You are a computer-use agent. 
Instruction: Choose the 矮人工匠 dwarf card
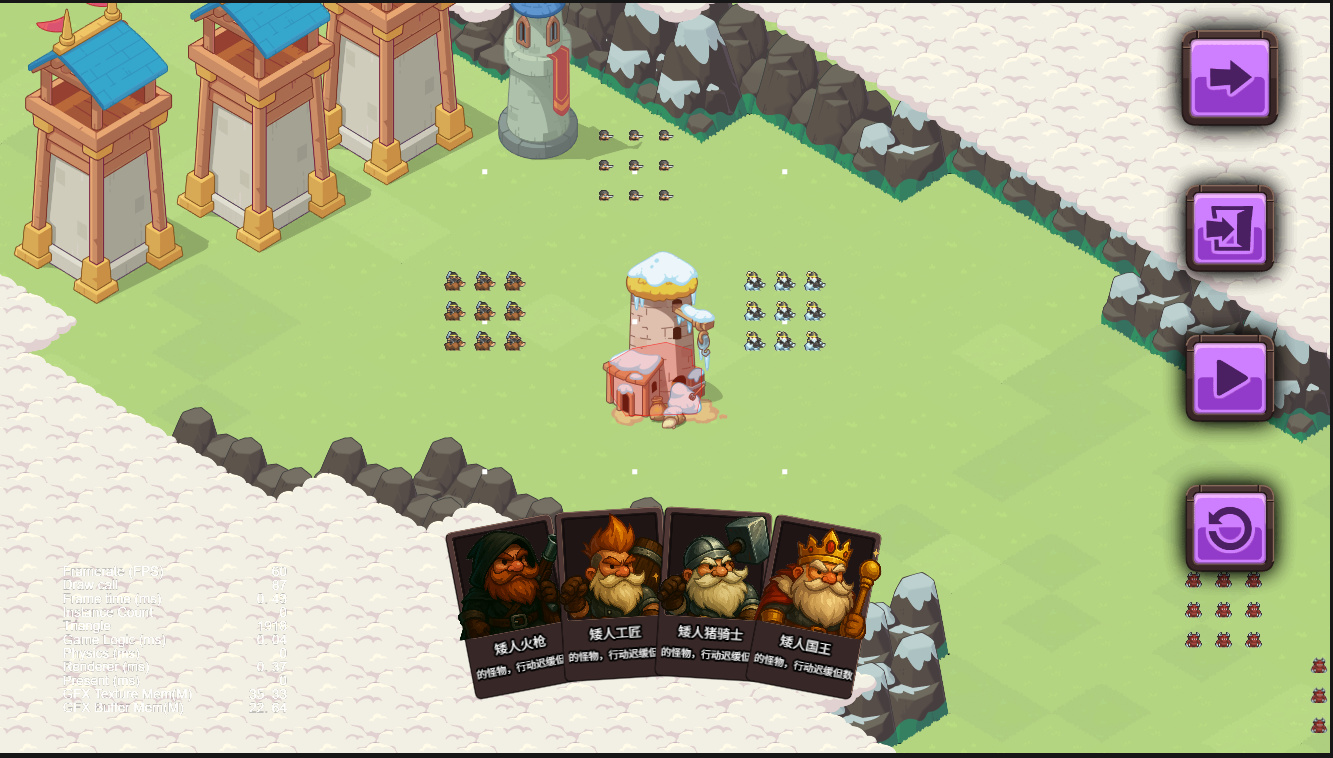point(610,597)
